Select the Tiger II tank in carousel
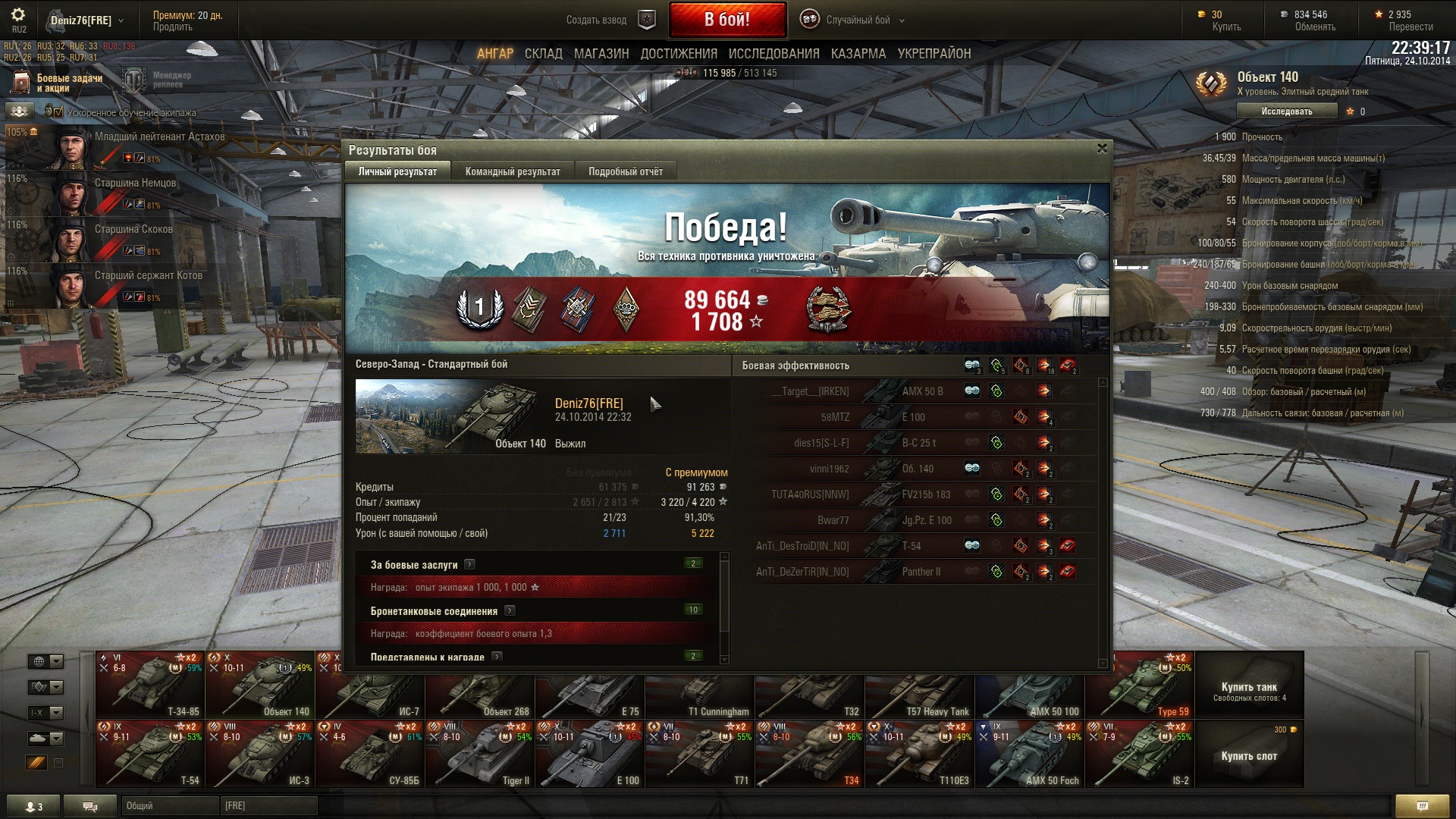The image size is (1456, 819). (479, 754)
